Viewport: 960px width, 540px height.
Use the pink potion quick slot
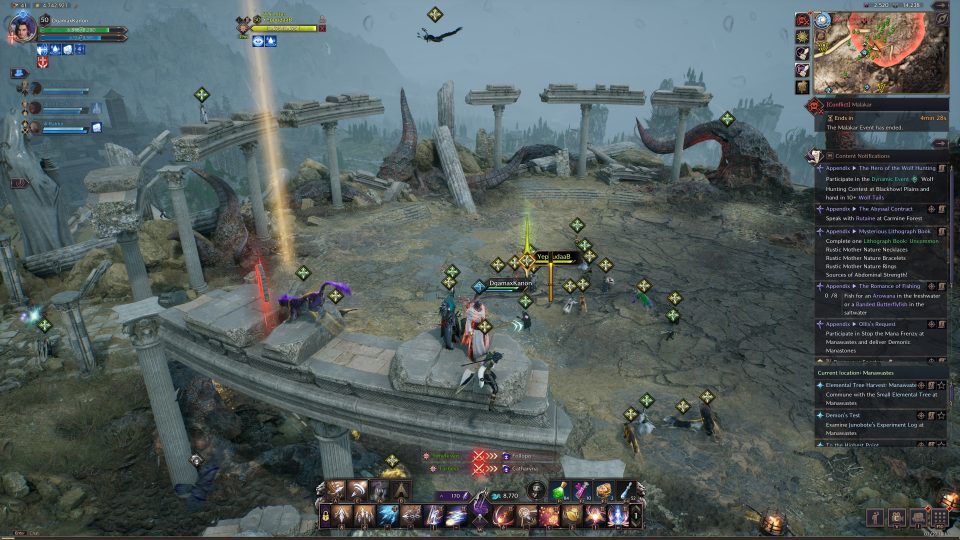click(584, 489)
